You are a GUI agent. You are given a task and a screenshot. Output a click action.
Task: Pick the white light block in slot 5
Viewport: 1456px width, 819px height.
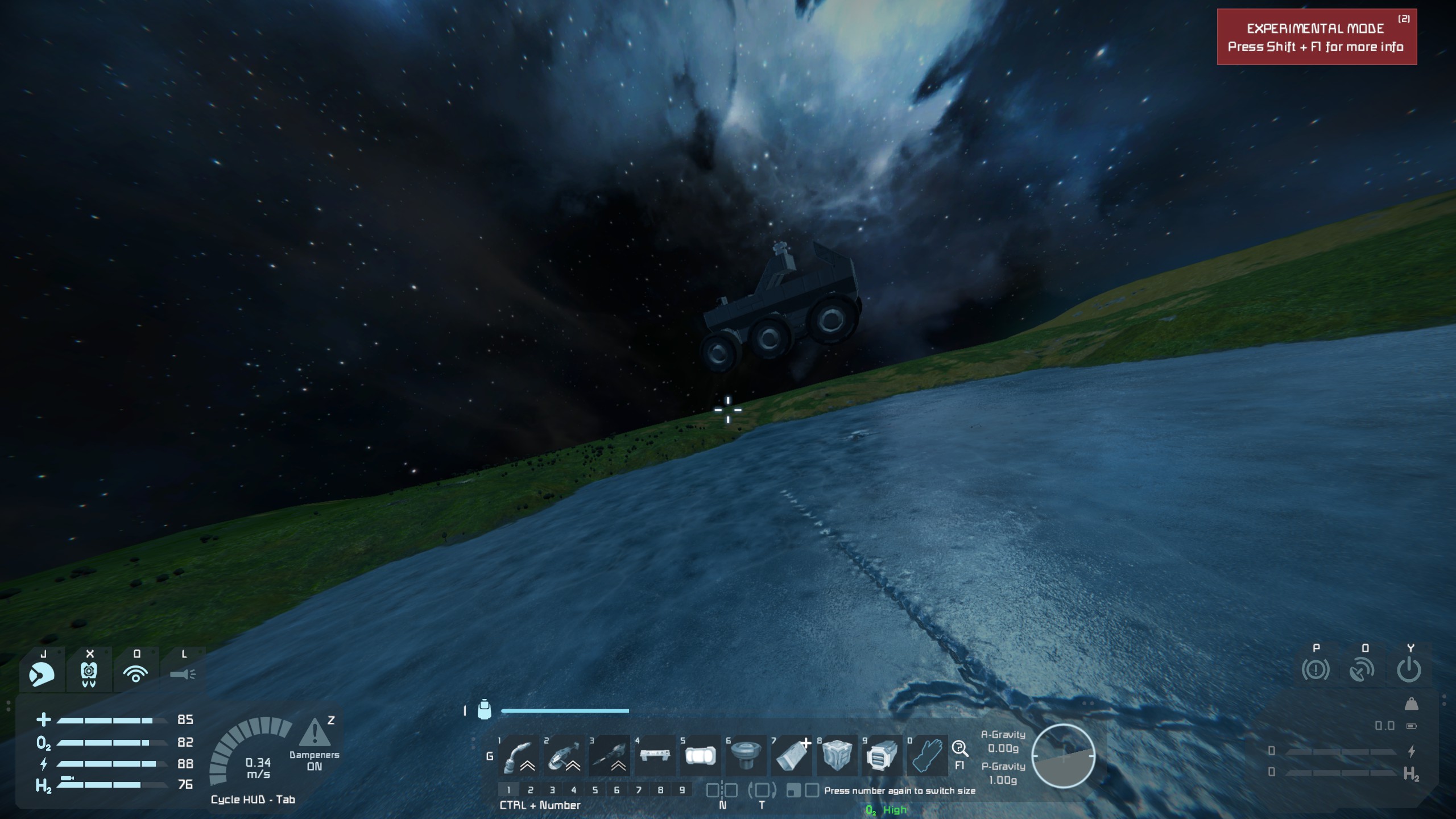coord(700,756)
